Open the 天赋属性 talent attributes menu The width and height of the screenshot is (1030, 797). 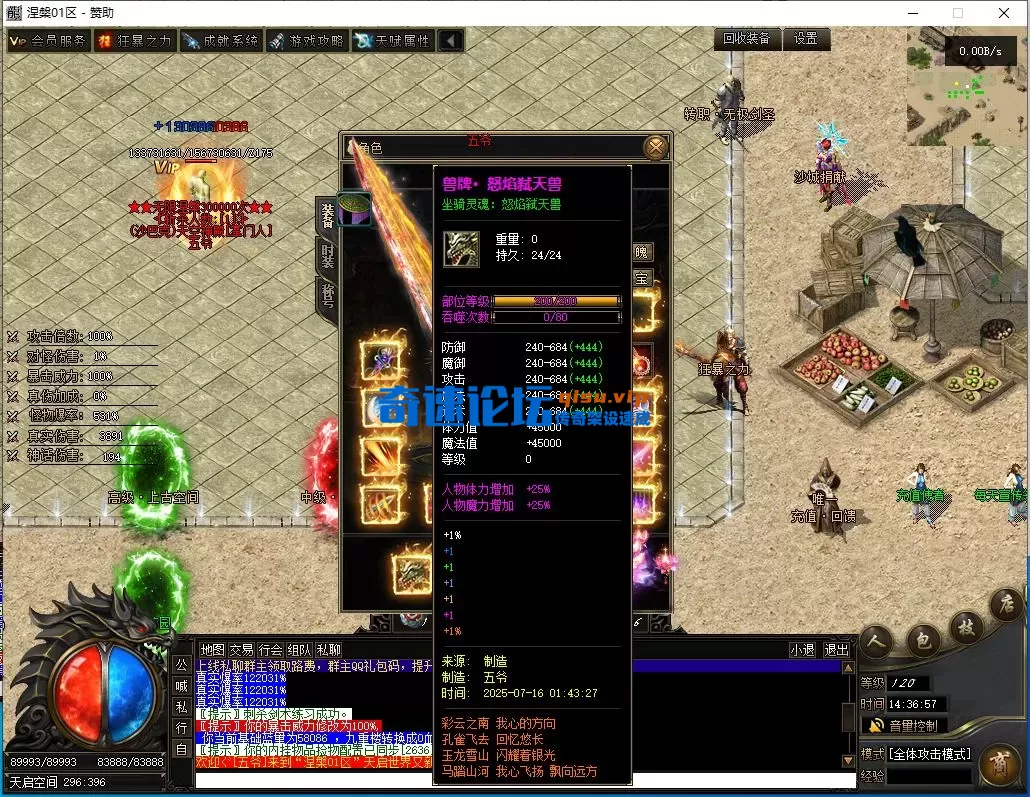tap(392, 41)
